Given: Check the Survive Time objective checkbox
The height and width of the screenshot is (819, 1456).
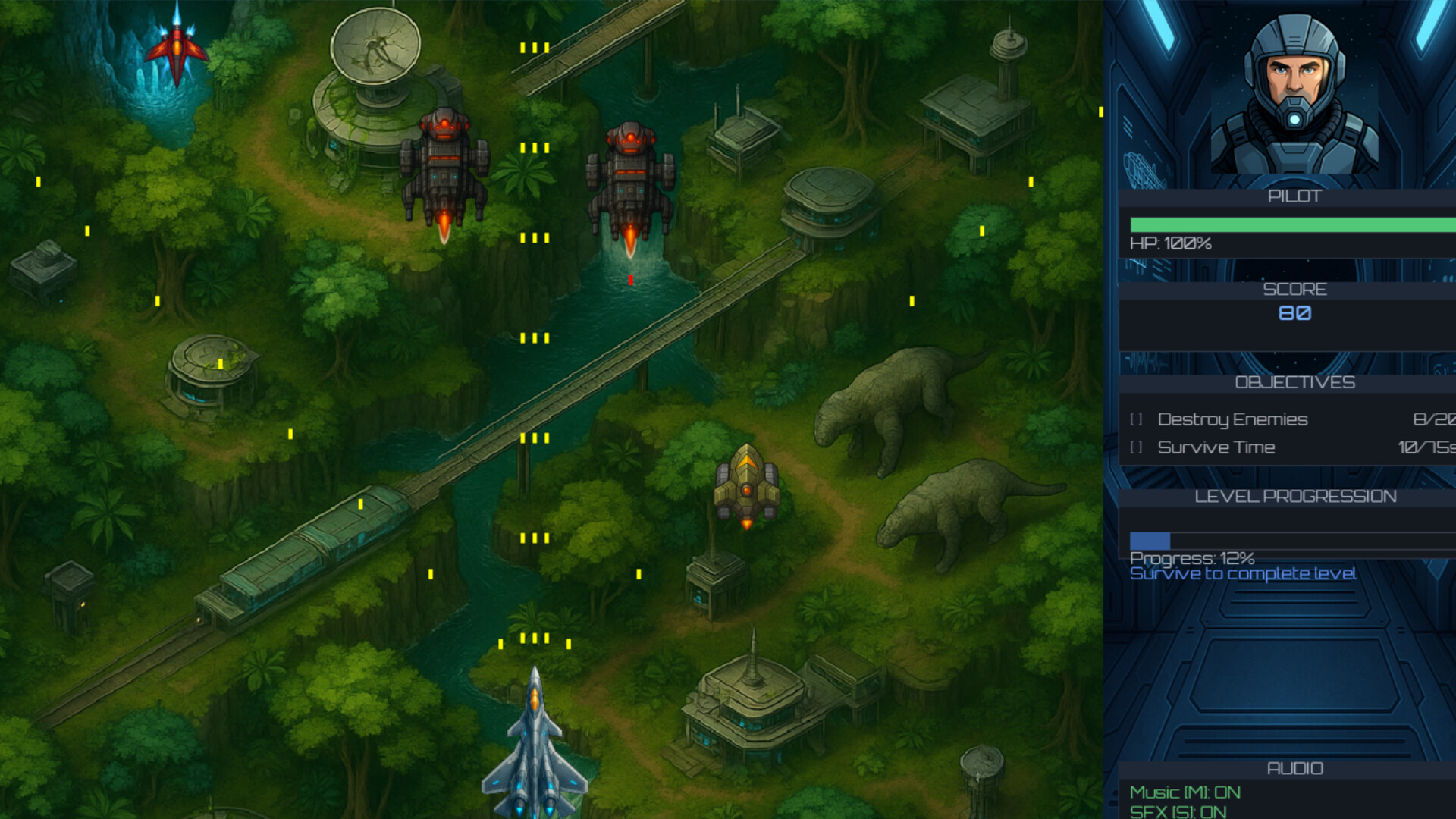Looking at the screenshot, I should (x=1137, y=447).
